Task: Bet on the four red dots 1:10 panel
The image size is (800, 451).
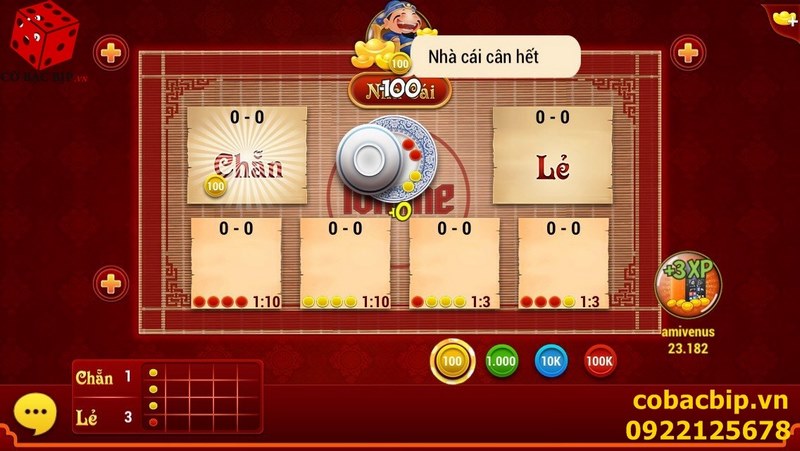Action: (x=236, y=263)
